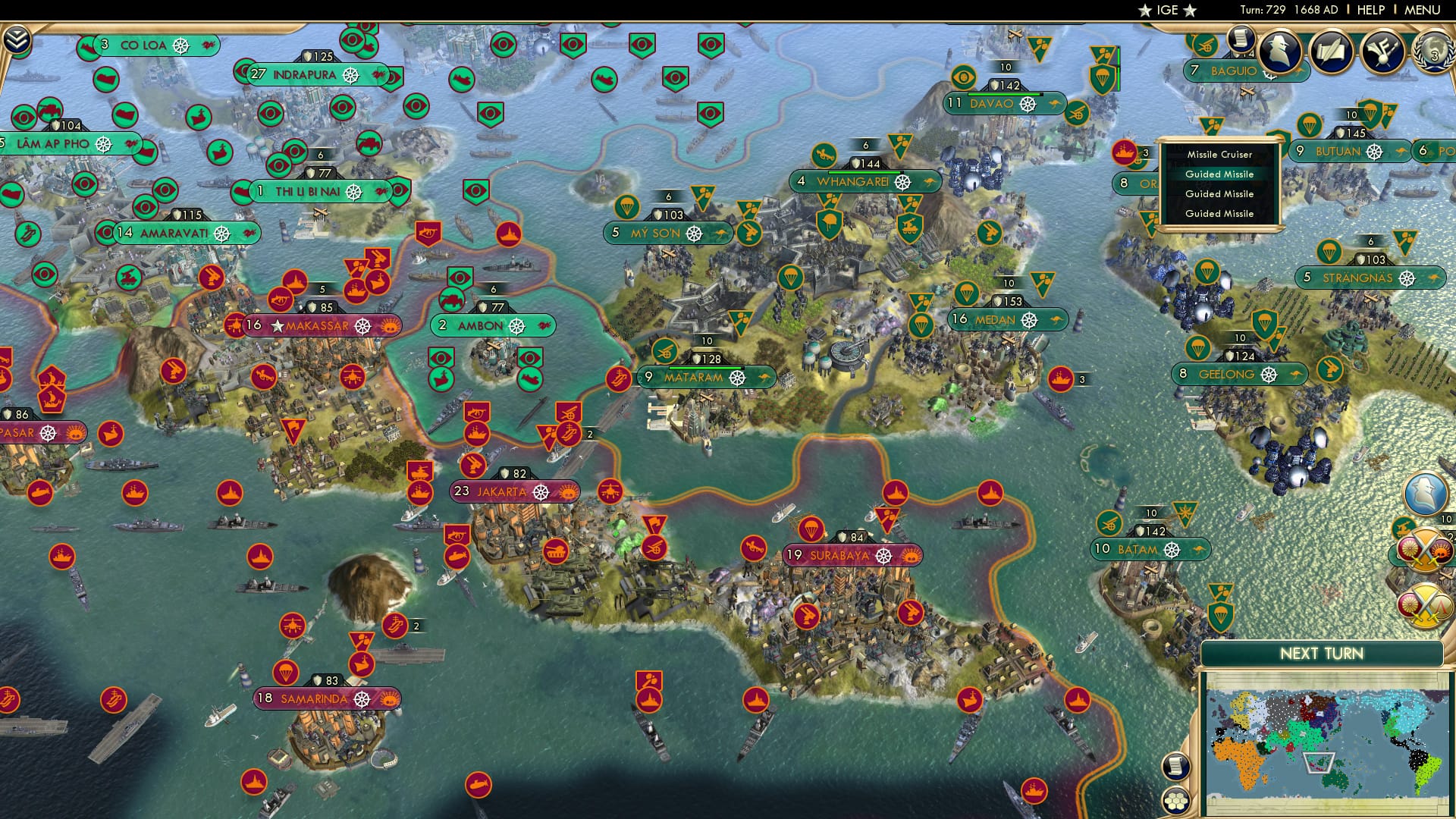Open HELP from the top bar
The height and width of the screenshot is (819, 1456).
[x=1371, y=10]
